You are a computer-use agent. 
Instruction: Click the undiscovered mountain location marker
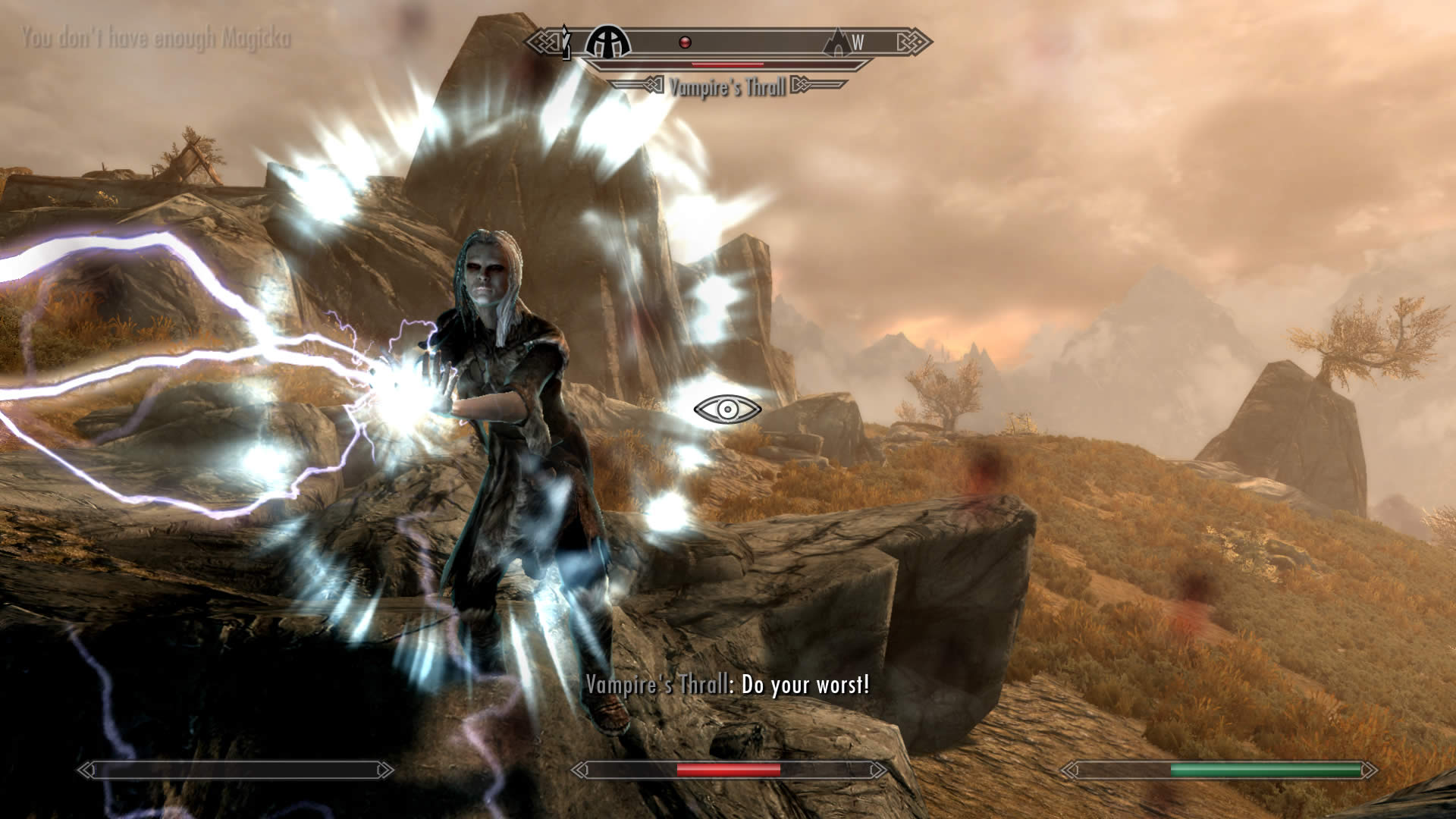pos(837,42)
